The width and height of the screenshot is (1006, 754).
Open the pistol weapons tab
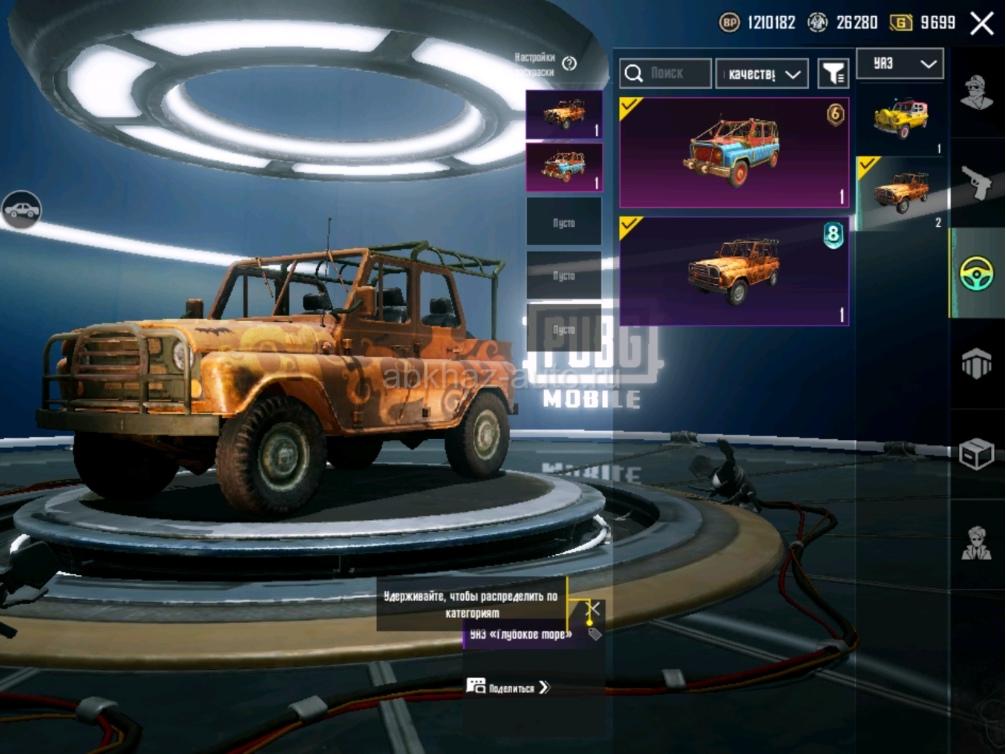[976, 182]
